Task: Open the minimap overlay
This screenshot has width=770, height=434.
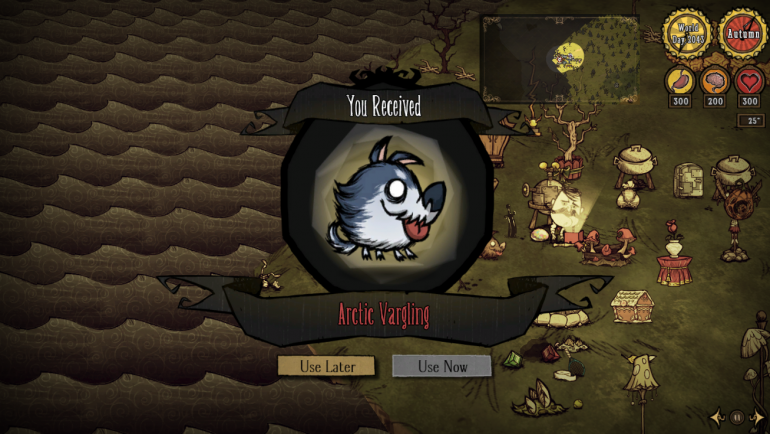Action: tap(558, 58)
